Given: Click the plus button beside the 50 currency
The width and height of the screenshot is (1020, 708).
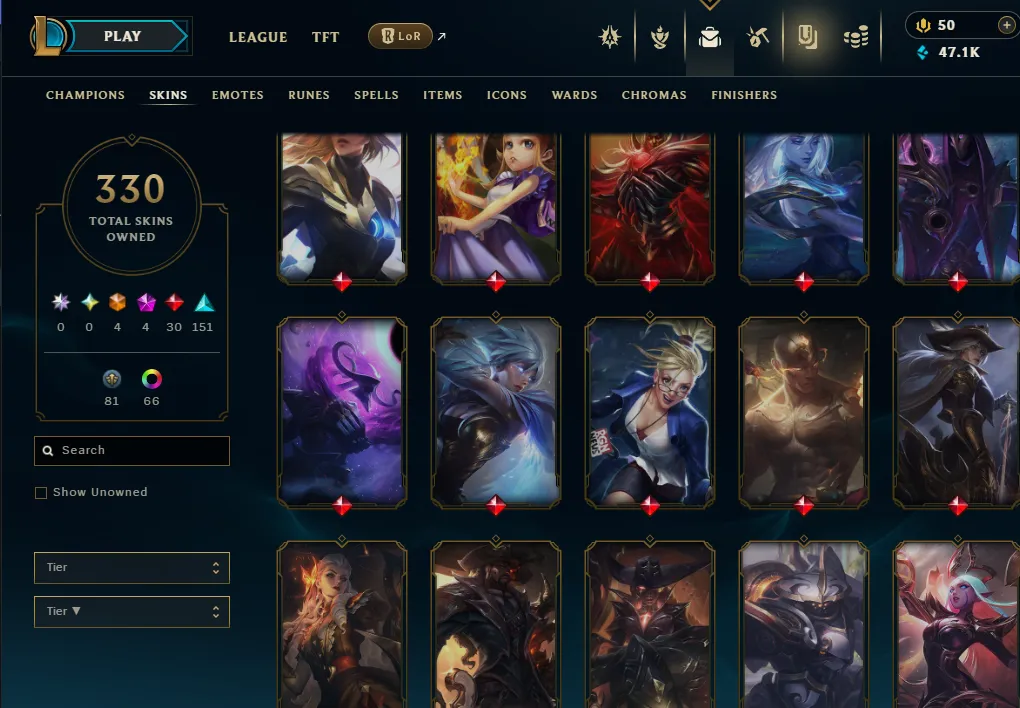Looking at the screenshot, I should [x=1006, y=25].
